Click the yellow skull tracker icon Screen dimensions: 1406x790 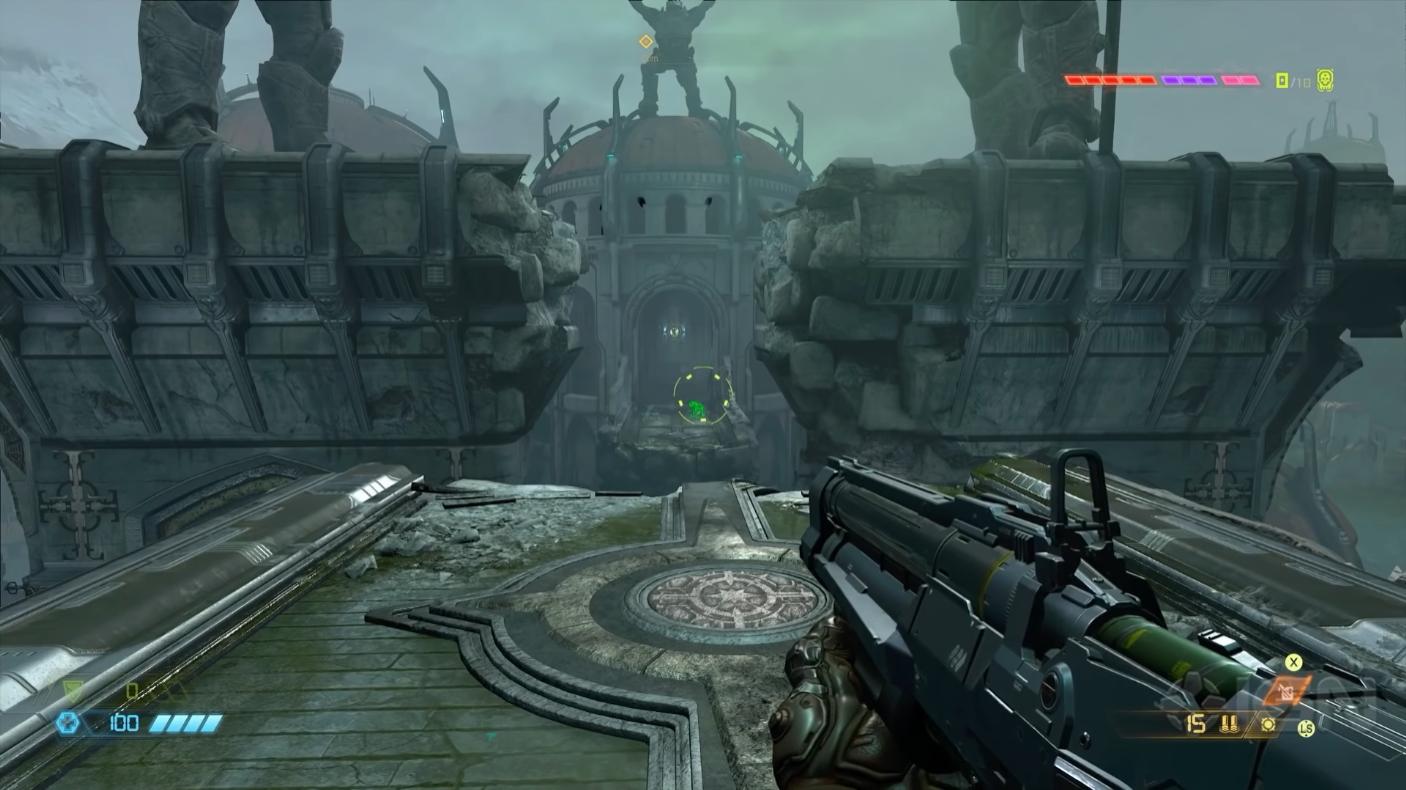(1325, 80)
